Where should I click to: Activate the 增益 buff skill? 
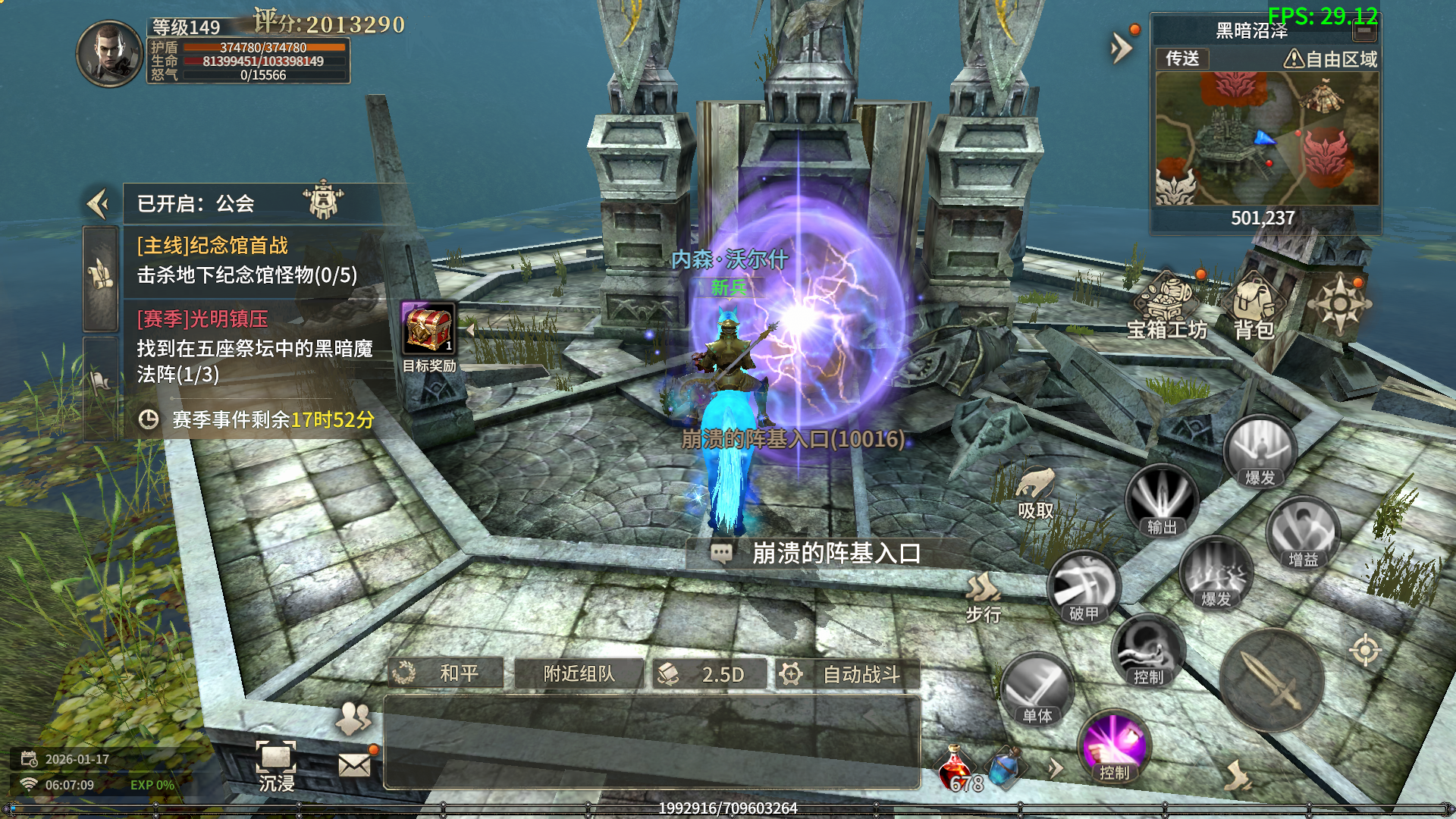1303,533
